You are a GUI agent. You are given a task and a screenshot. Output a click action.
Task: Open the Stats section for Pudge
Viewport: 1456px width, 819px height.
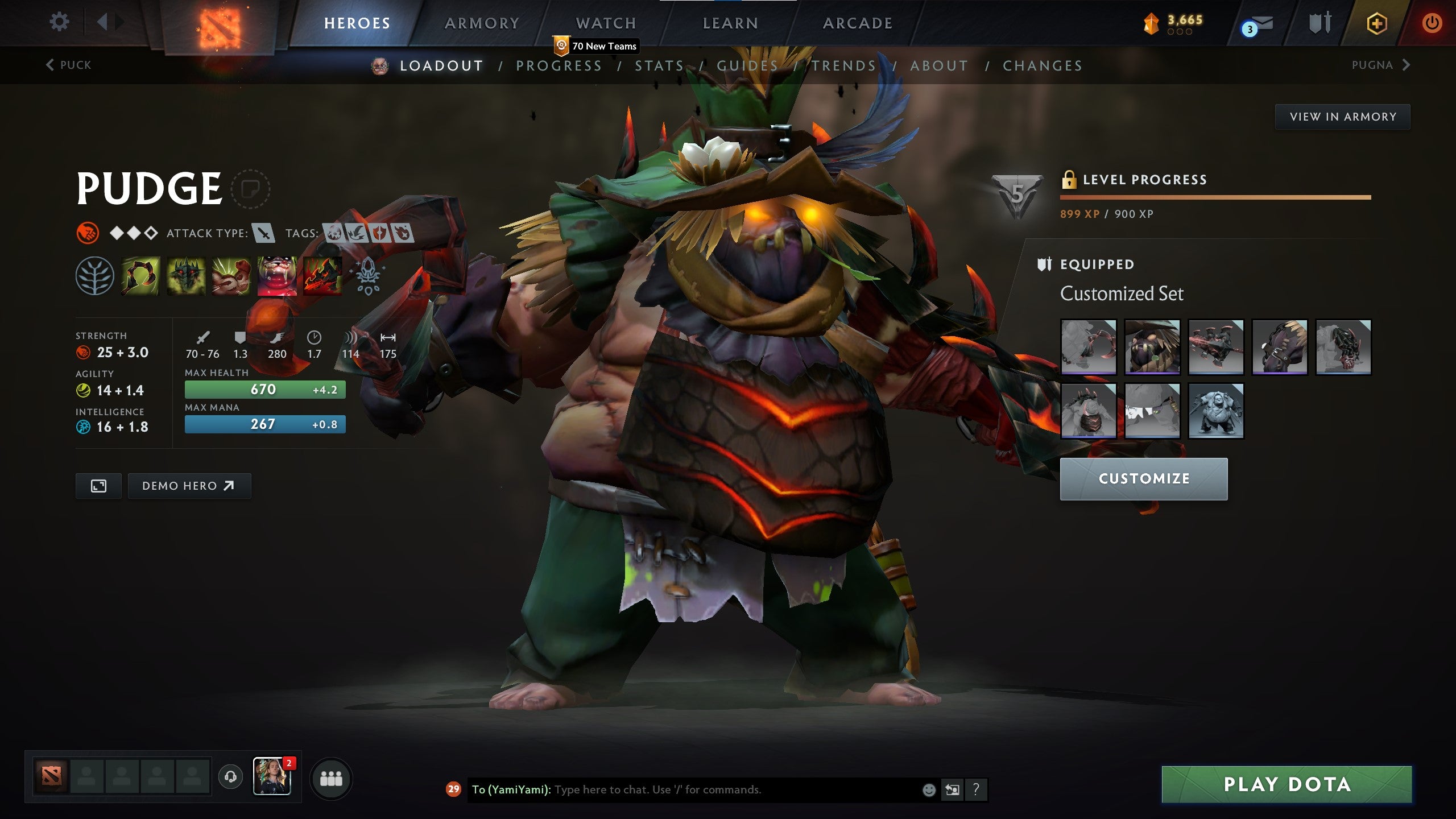660,65
